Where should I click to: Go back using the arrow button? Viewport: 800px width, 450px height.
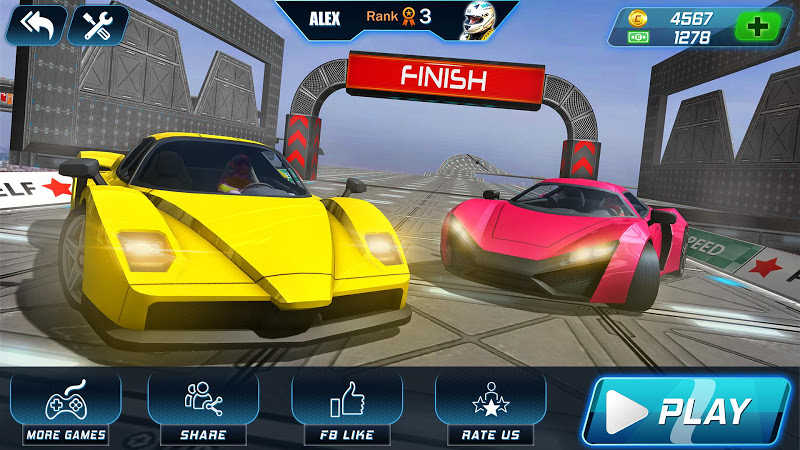tap(35, 25)
